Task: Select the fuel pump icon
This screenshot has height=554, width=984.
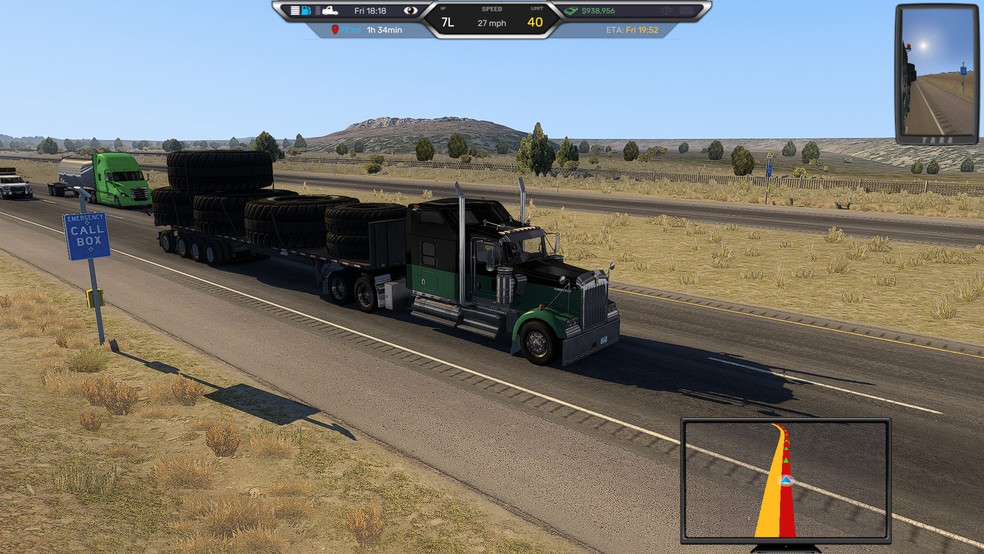Action: (307, 11)
